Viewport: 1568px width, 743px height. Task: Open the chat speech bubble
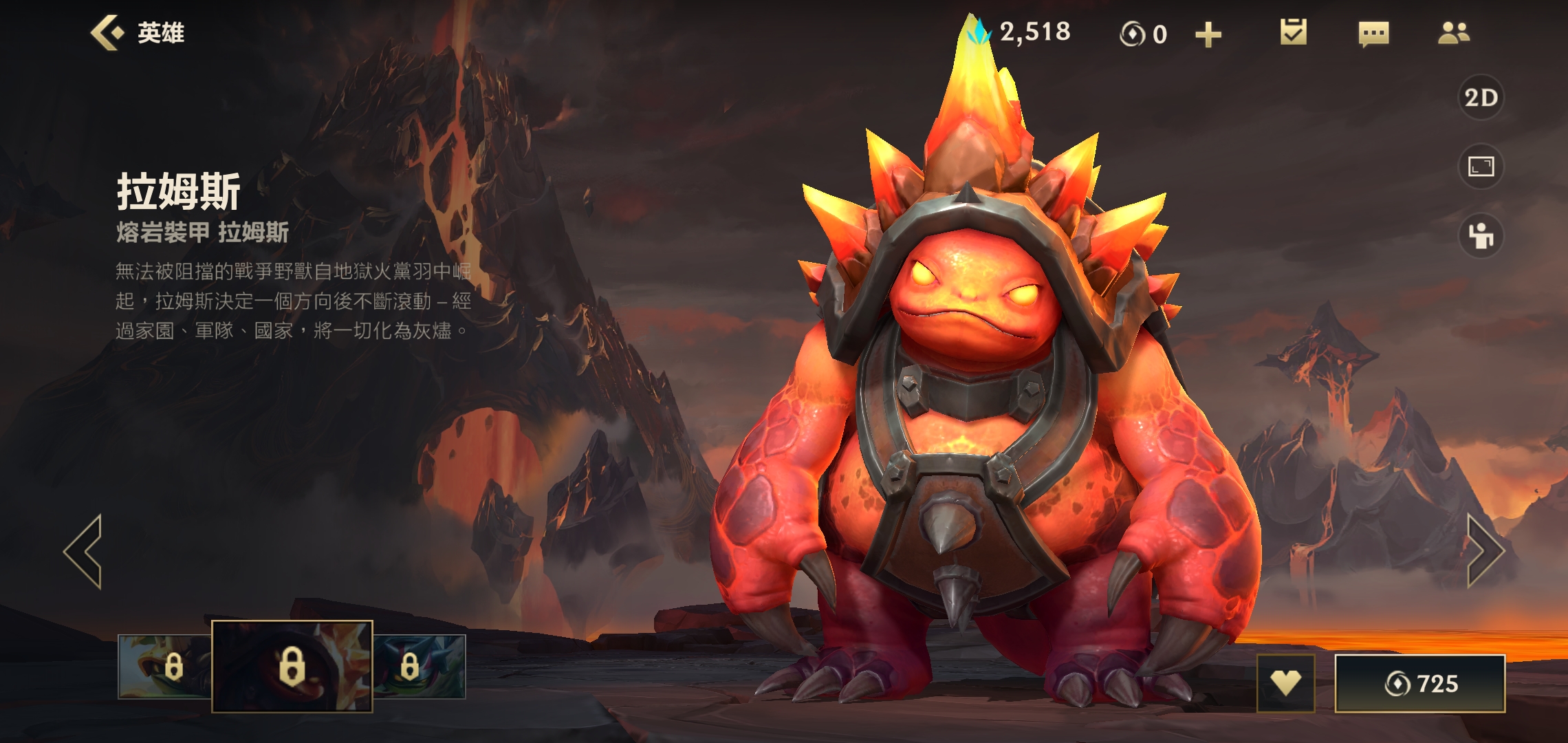1373,34
